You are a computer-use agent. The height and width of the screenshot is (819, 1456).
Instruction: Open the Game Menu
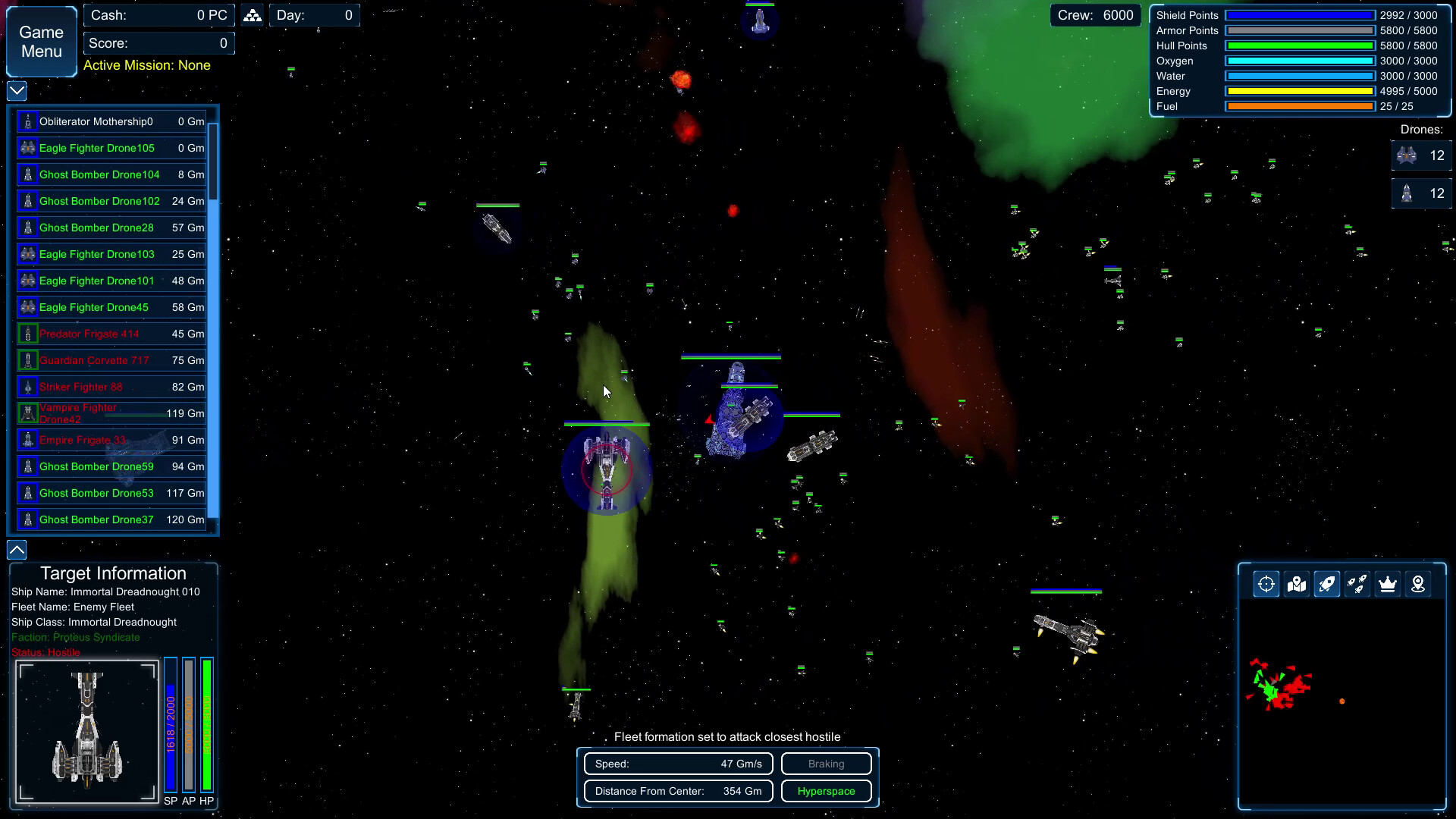coord(40,42)
